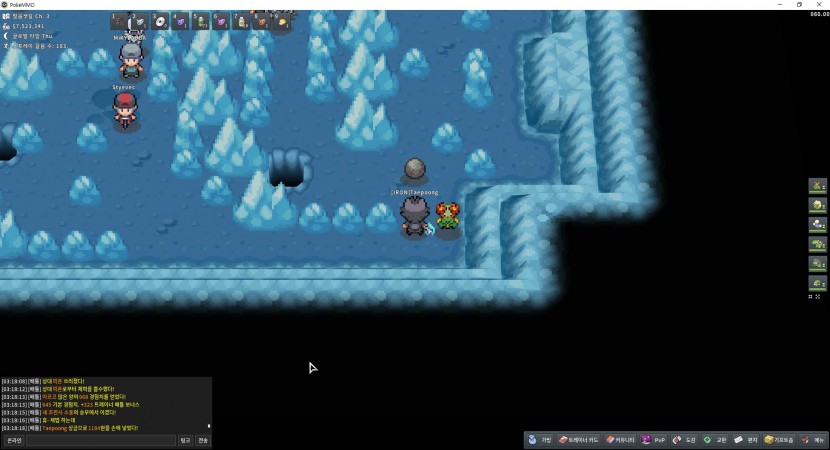Open the 메뉴 main menu button

(813, 440)
